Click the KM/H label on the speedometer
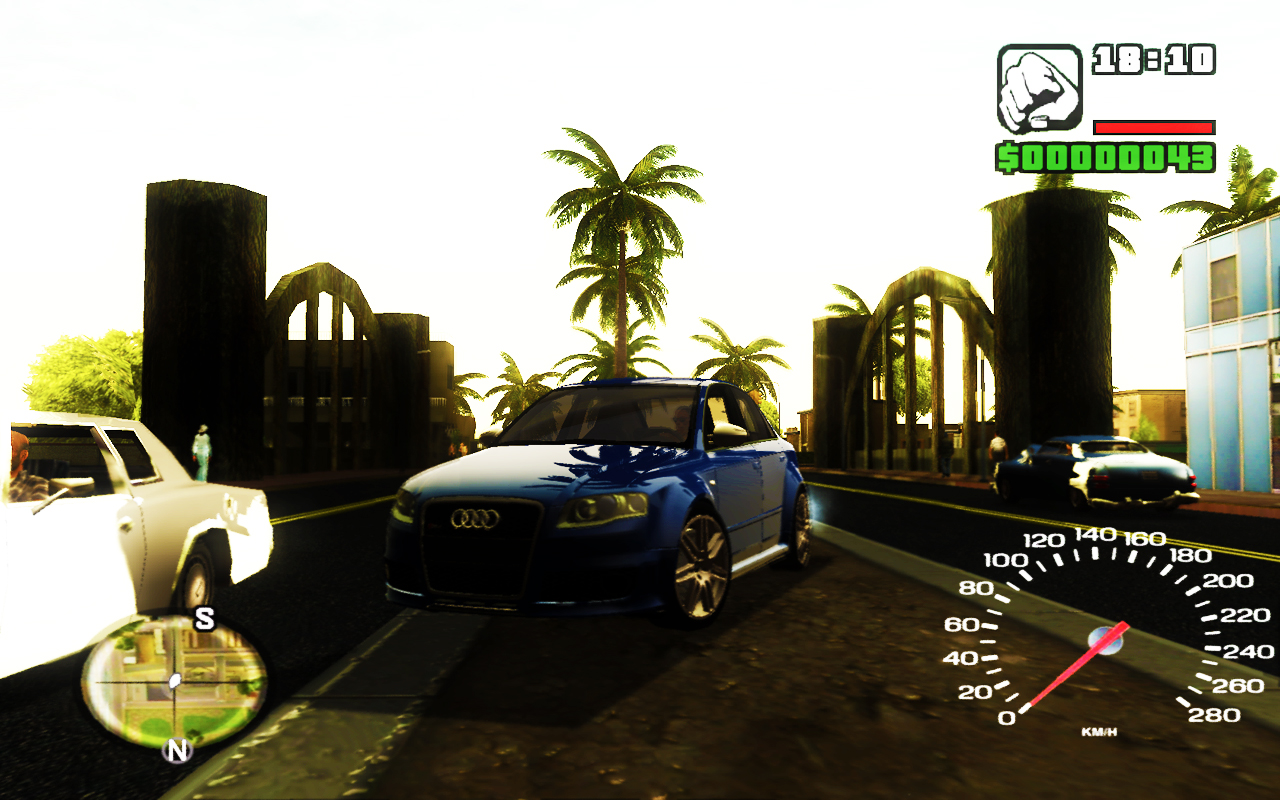This screenshot has width=1280, height=800. (1100, 731)
